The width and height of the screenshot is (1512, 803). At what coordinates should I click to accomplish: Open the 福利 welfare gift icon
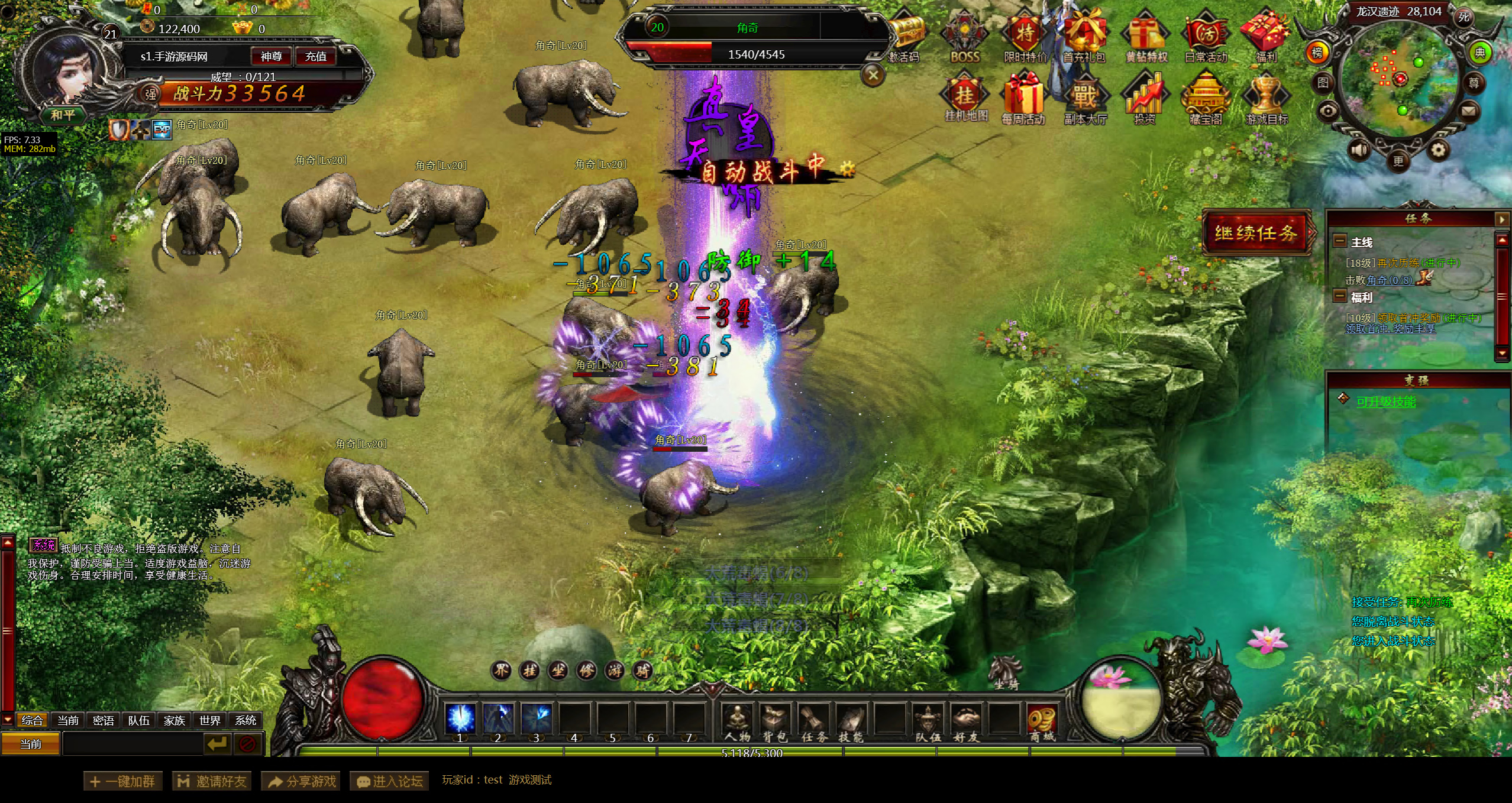(1265, 37)
